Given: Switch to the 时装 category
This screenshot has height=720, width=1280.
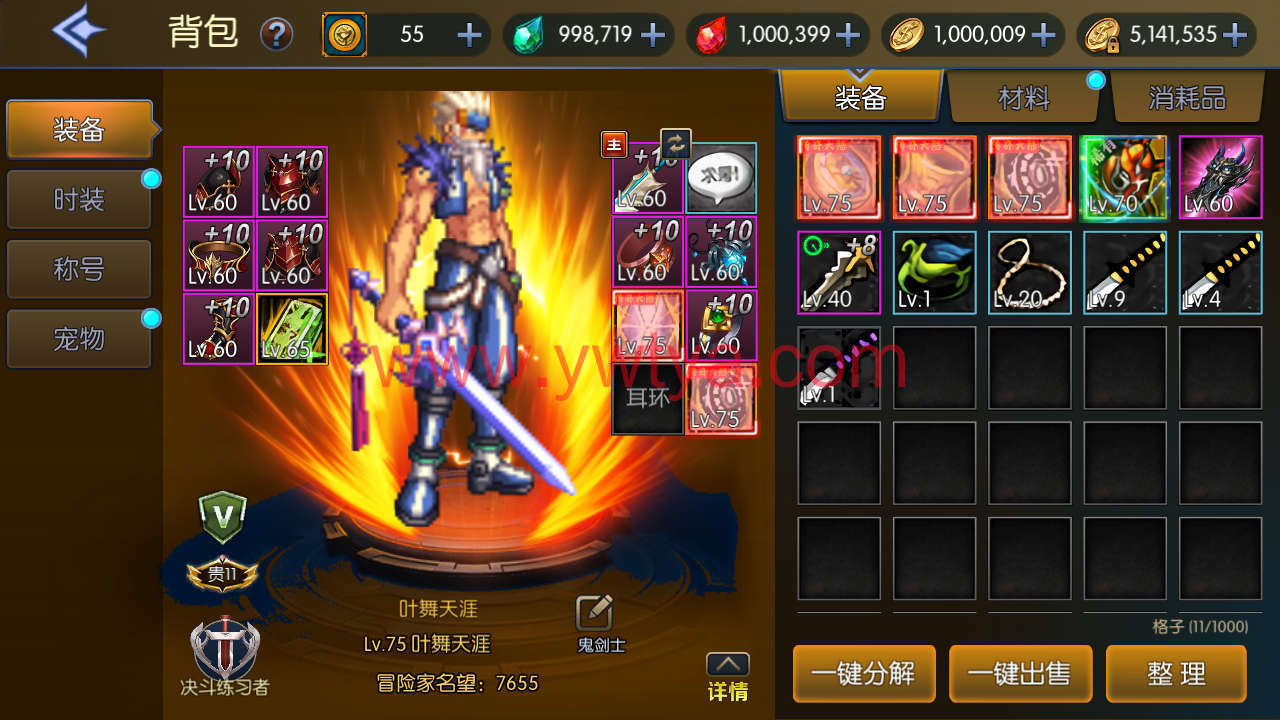Looking at the screenshot, I should 79,200.
